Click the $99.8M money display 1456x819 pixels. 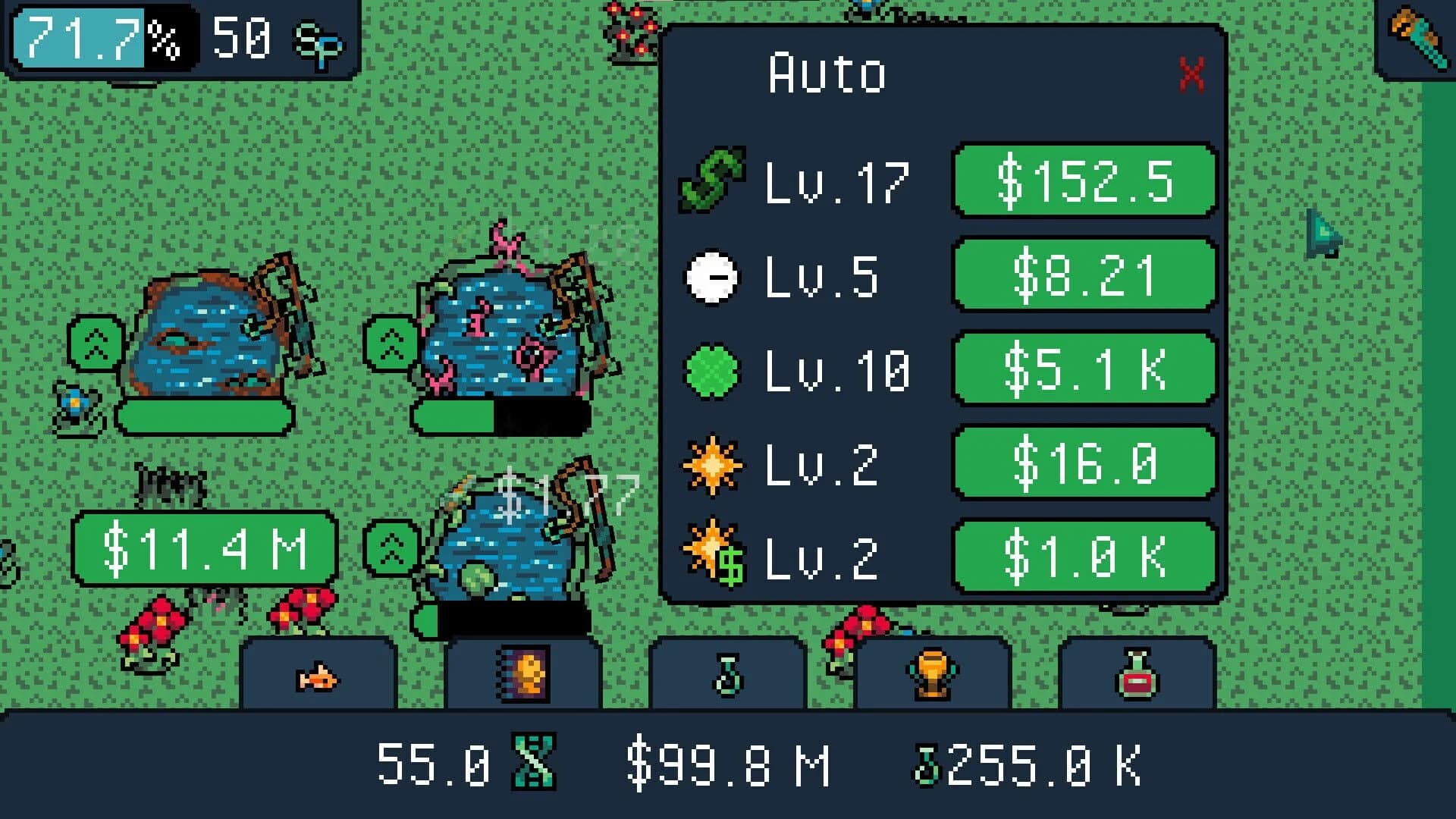[x=730, y=762]
